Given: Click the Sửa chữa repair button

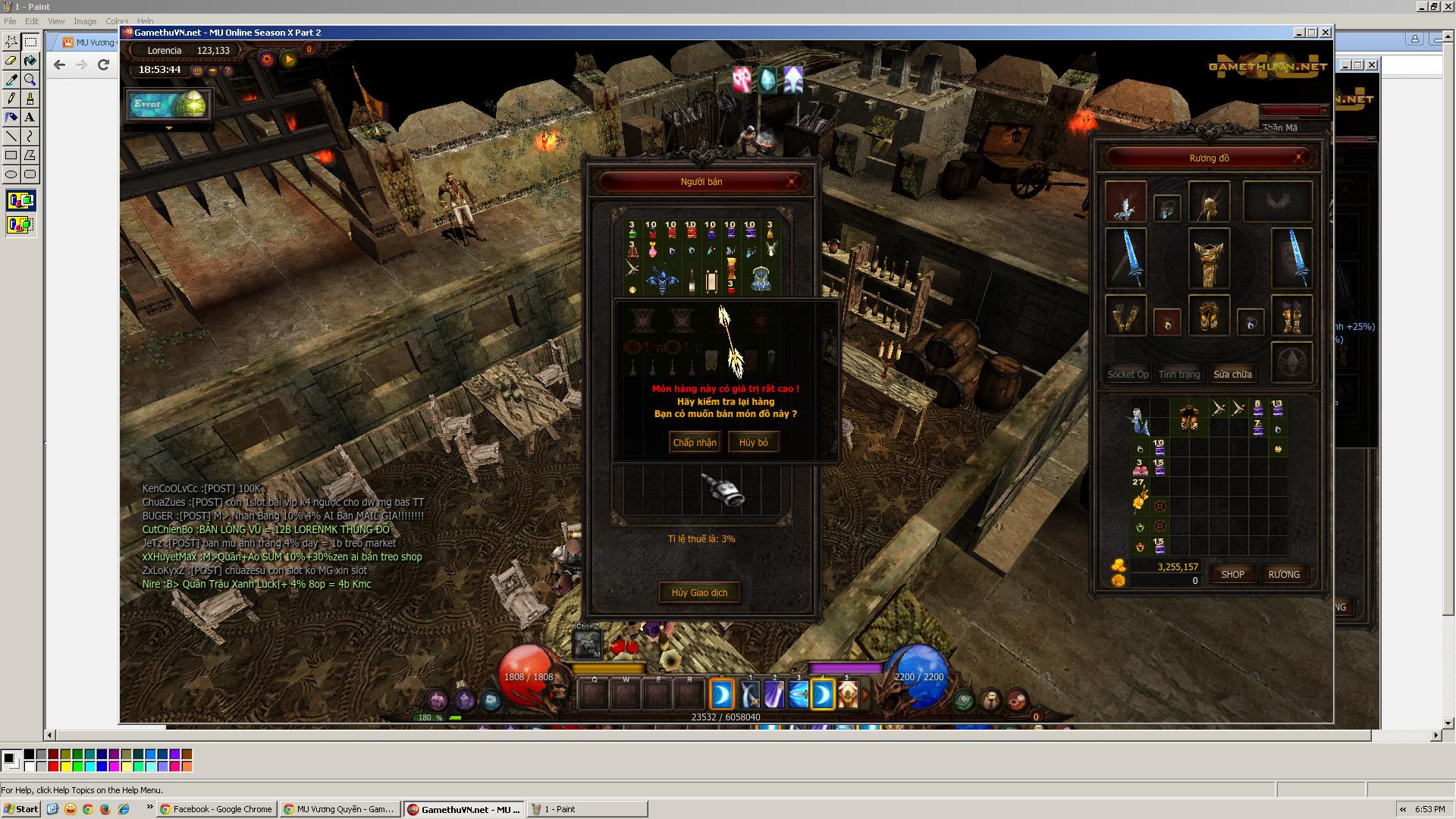Looking at the screenshot, I should (1232, 374).
